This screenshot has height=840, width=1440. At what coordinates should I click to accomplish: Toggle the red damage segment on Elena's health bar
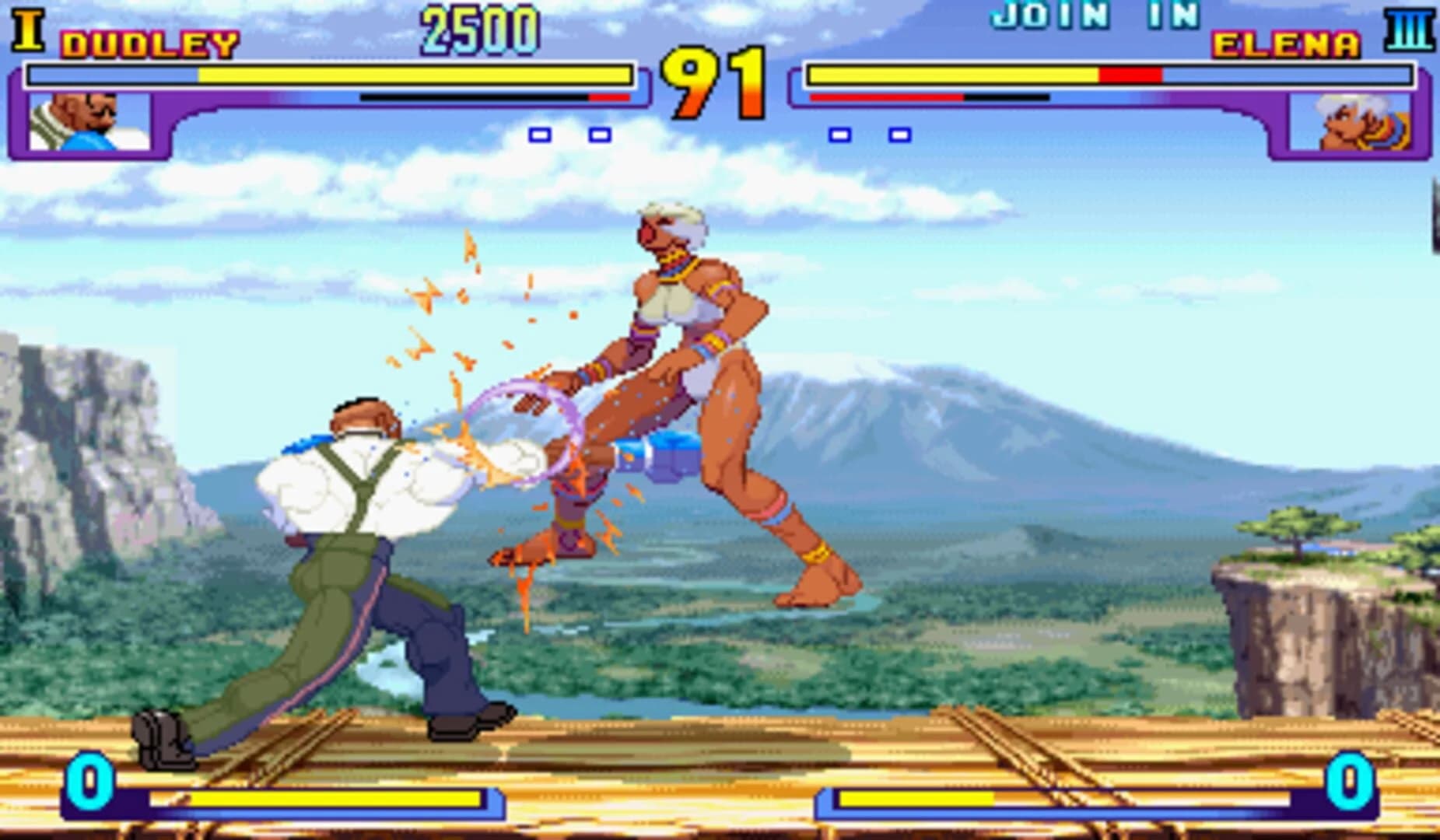tap(1132, 75)
